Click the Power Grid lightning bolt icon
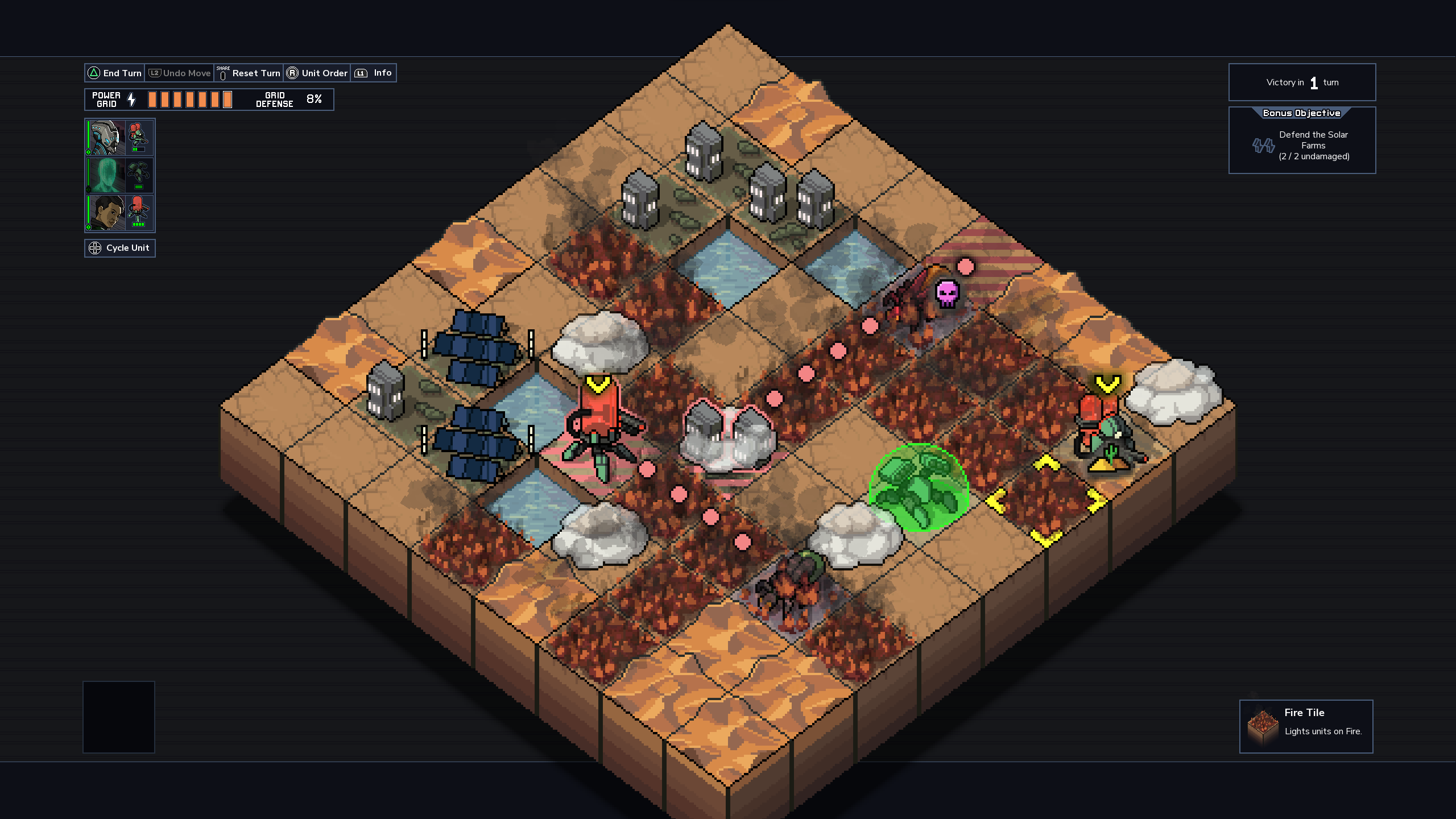Viewport: 1456px width, 819px height. 132,100
